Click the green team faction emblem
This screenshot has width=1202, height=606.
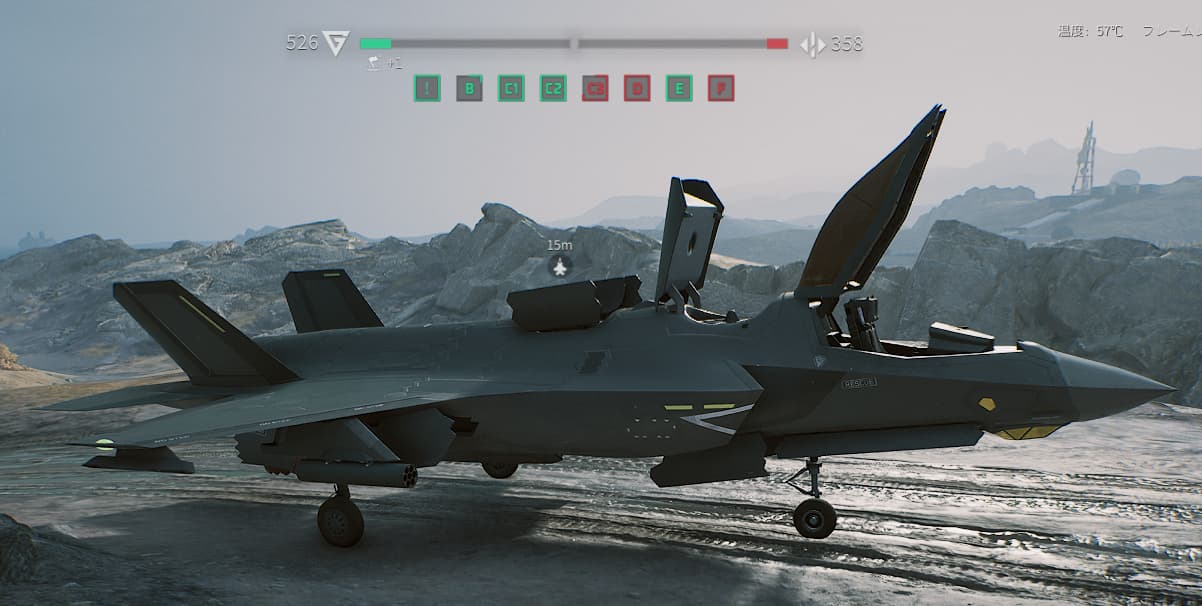[x=336, y=43]
